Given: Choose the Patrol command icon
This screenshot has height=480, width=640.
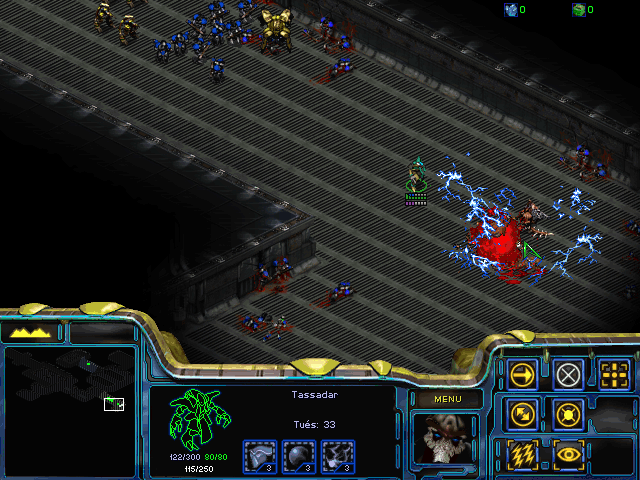Looking at the screenshot, I should [522, 414].
